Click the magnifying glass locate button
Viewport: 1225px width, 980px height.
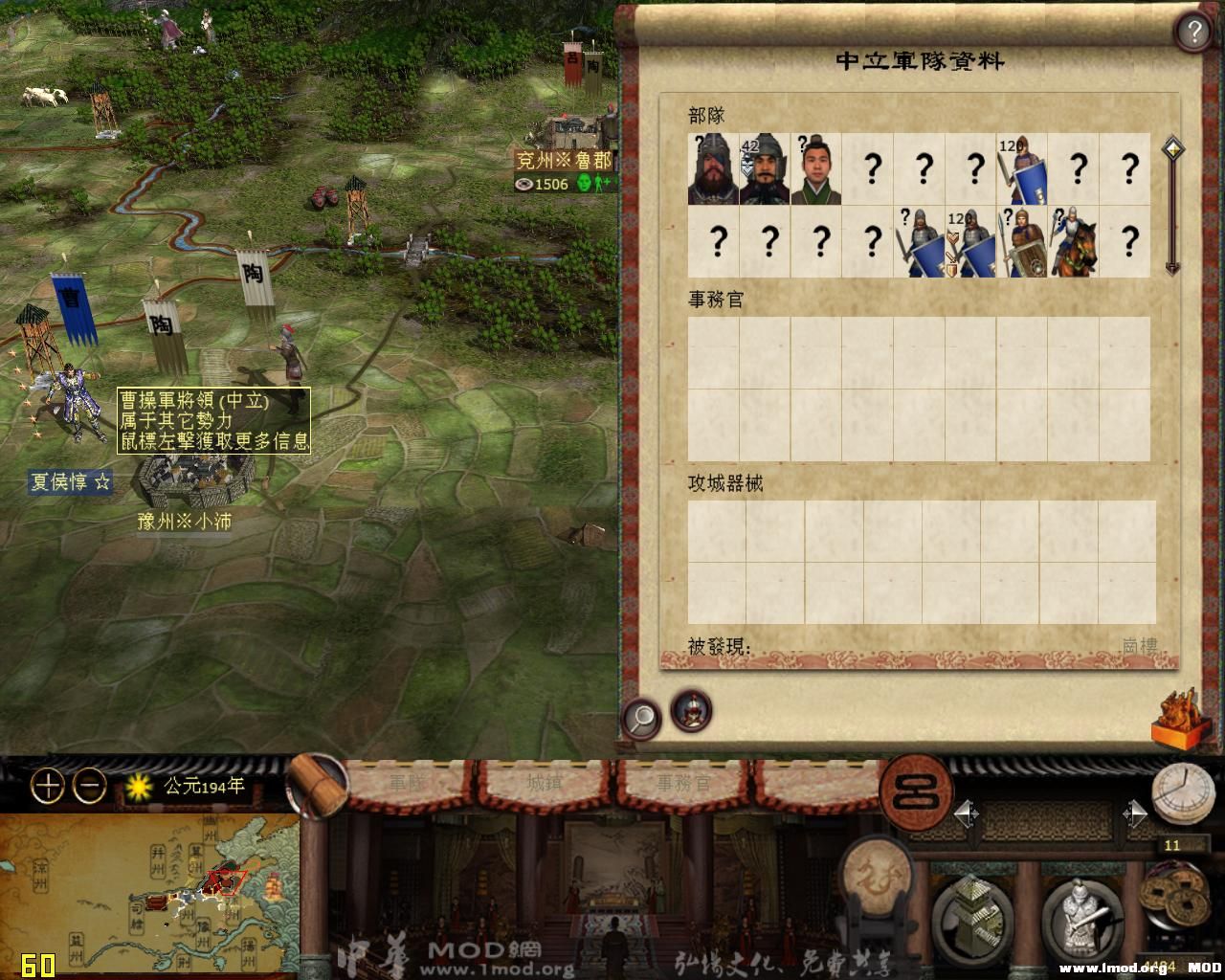[x=641, y=715]
